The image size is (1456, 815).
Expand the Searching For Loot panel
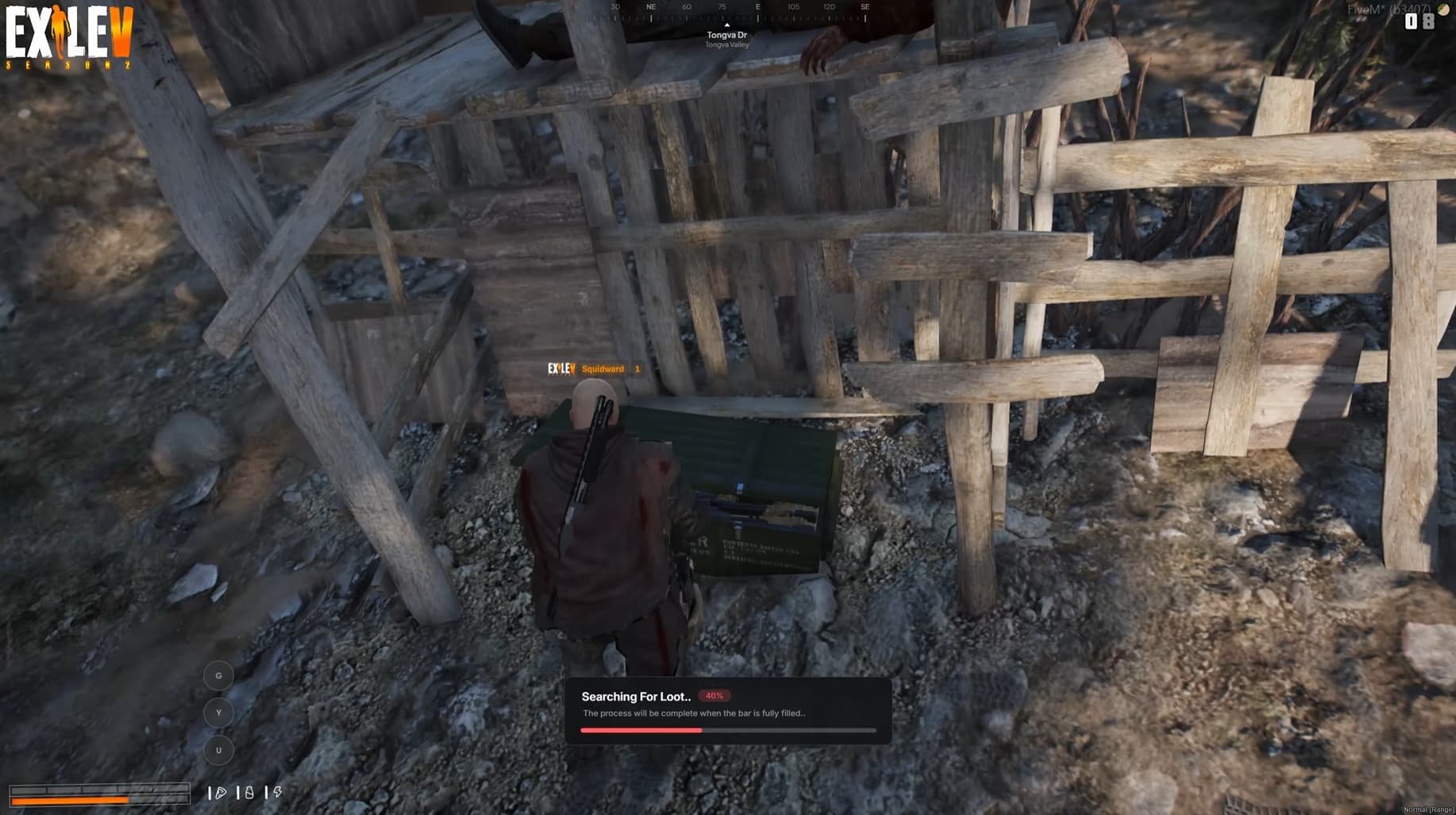[x=728, y=709]
